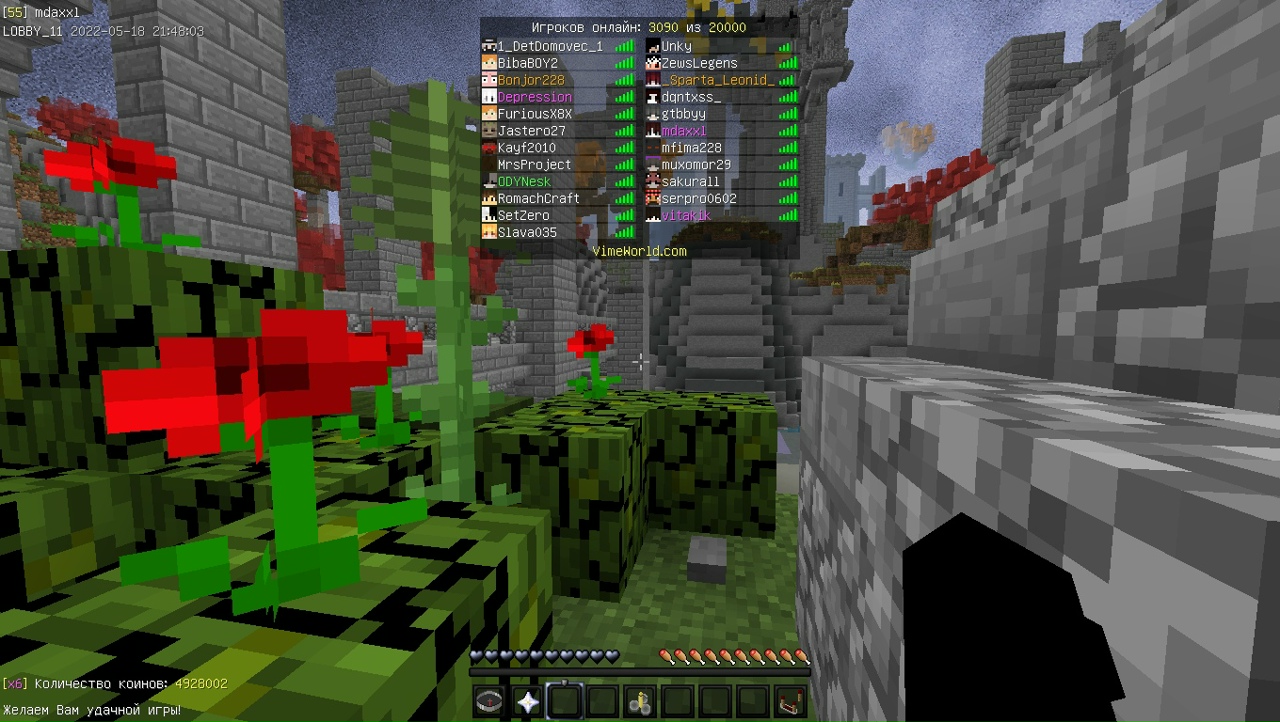The height and width of the screenshot is (722, 1280).
Task: Click BibaBOY2's player head avatar
Action: (488, 62)
